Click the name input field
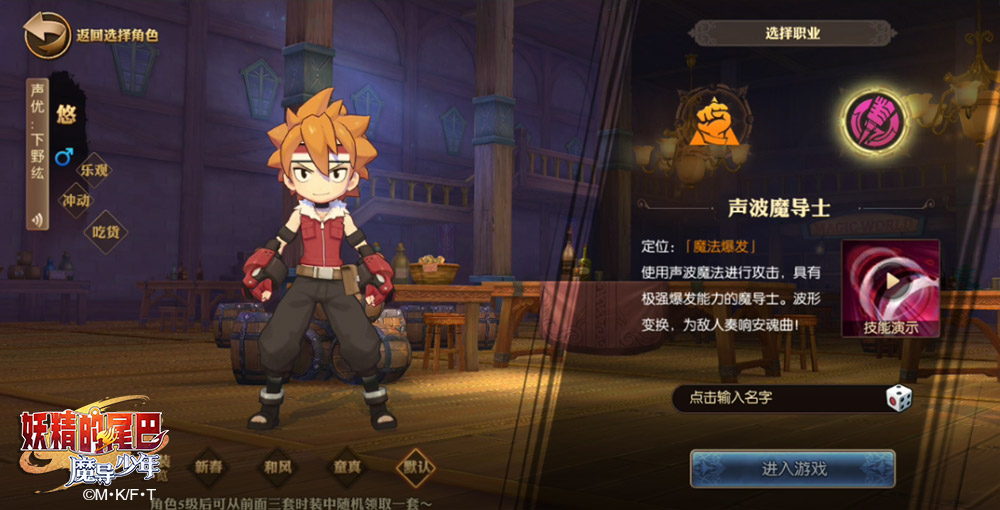 pos(775,398)
